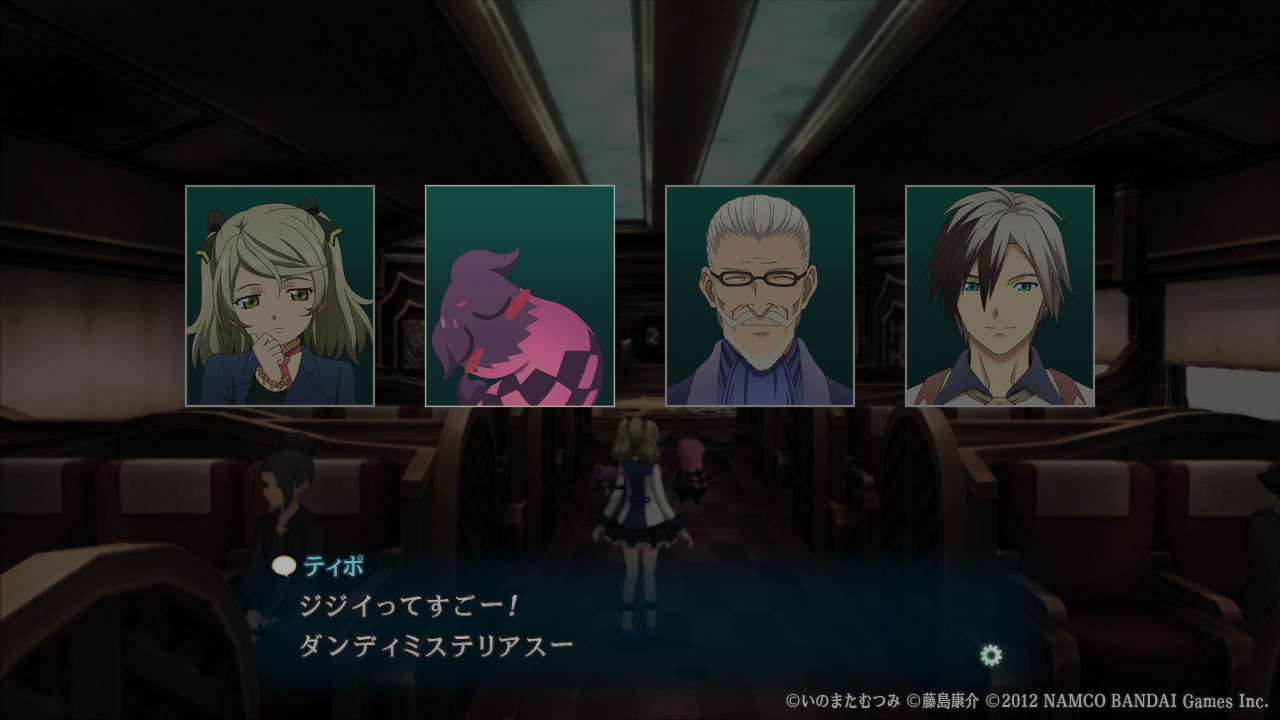Click the speech bubble beside ティポ

(x=284, y=566)
